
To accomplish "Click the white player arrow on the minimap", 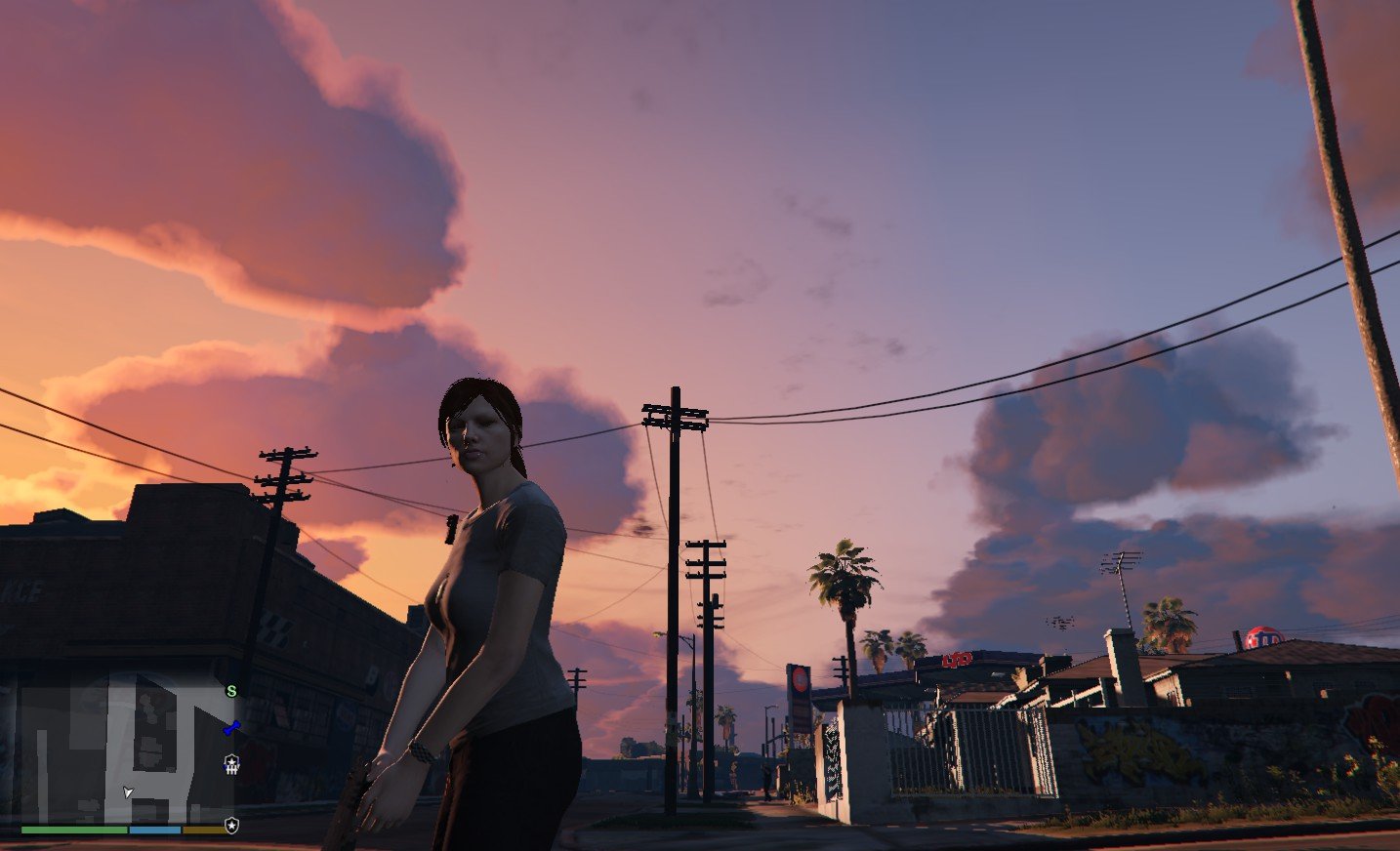I will 128,791.
